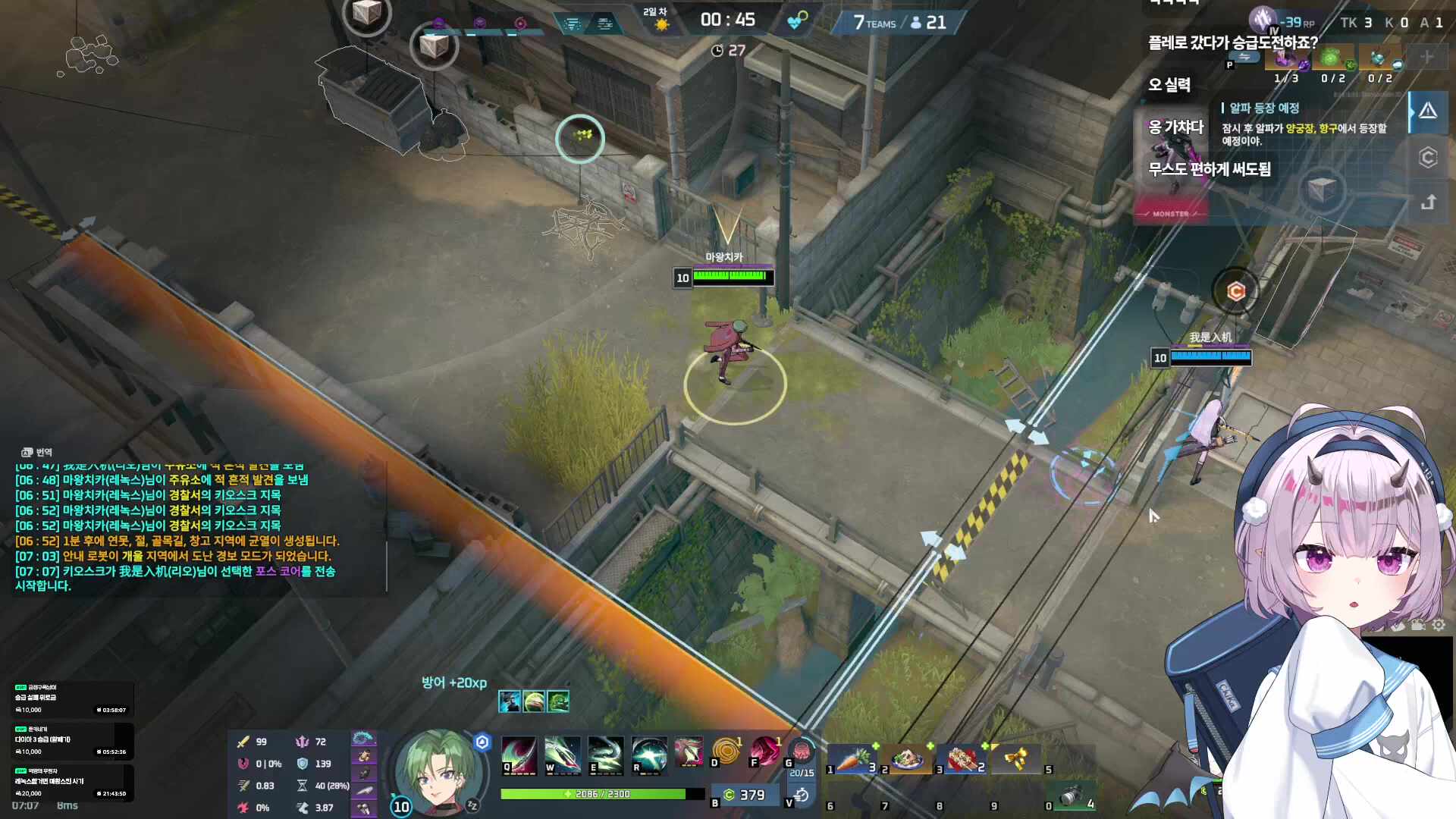The height and width of the screenshot is (819, 1456).
Task: Select the purple crystal target item
Action: coord(1286,58)
